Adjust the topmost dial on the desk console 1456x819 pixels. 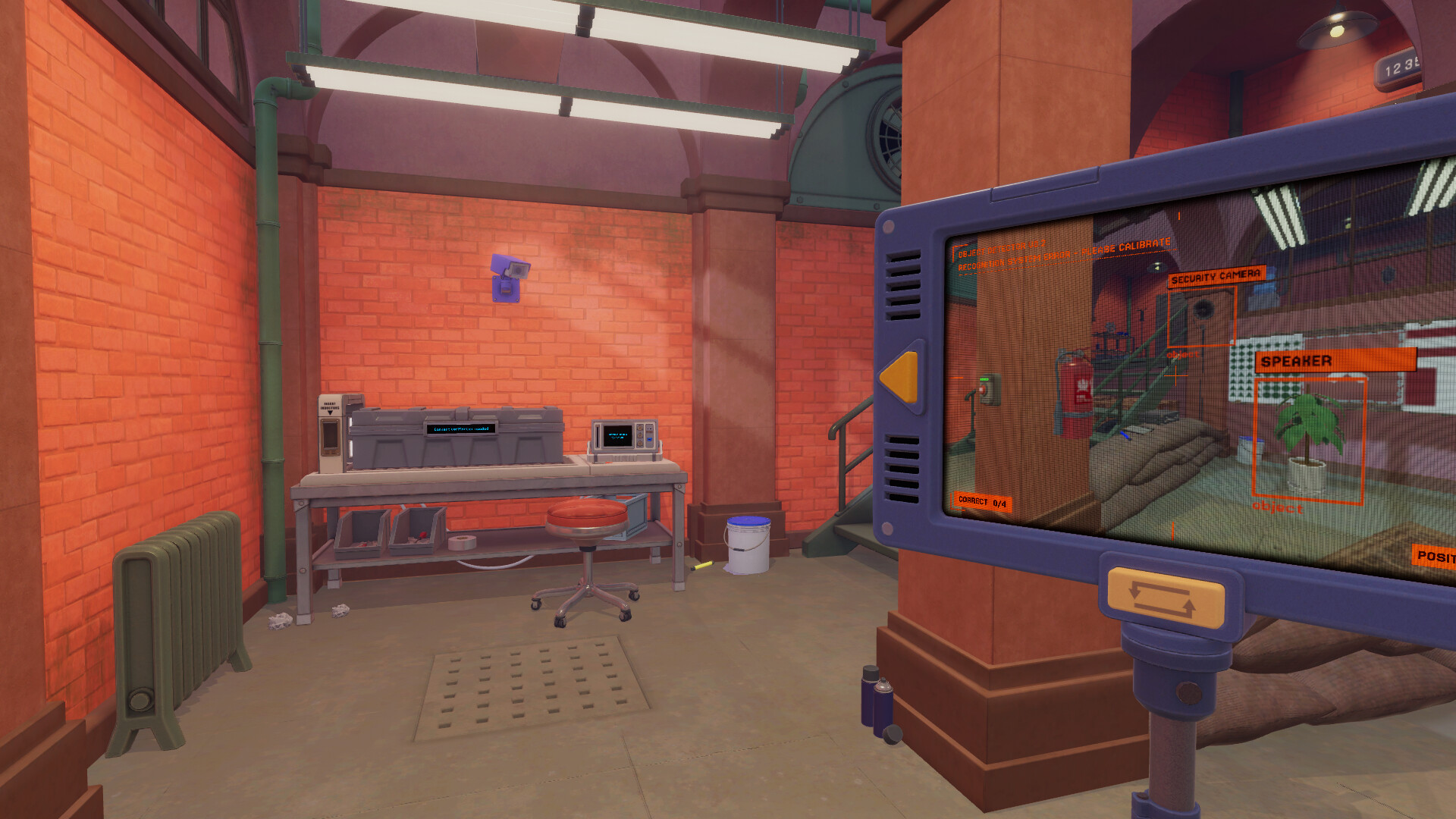(640, 428)
